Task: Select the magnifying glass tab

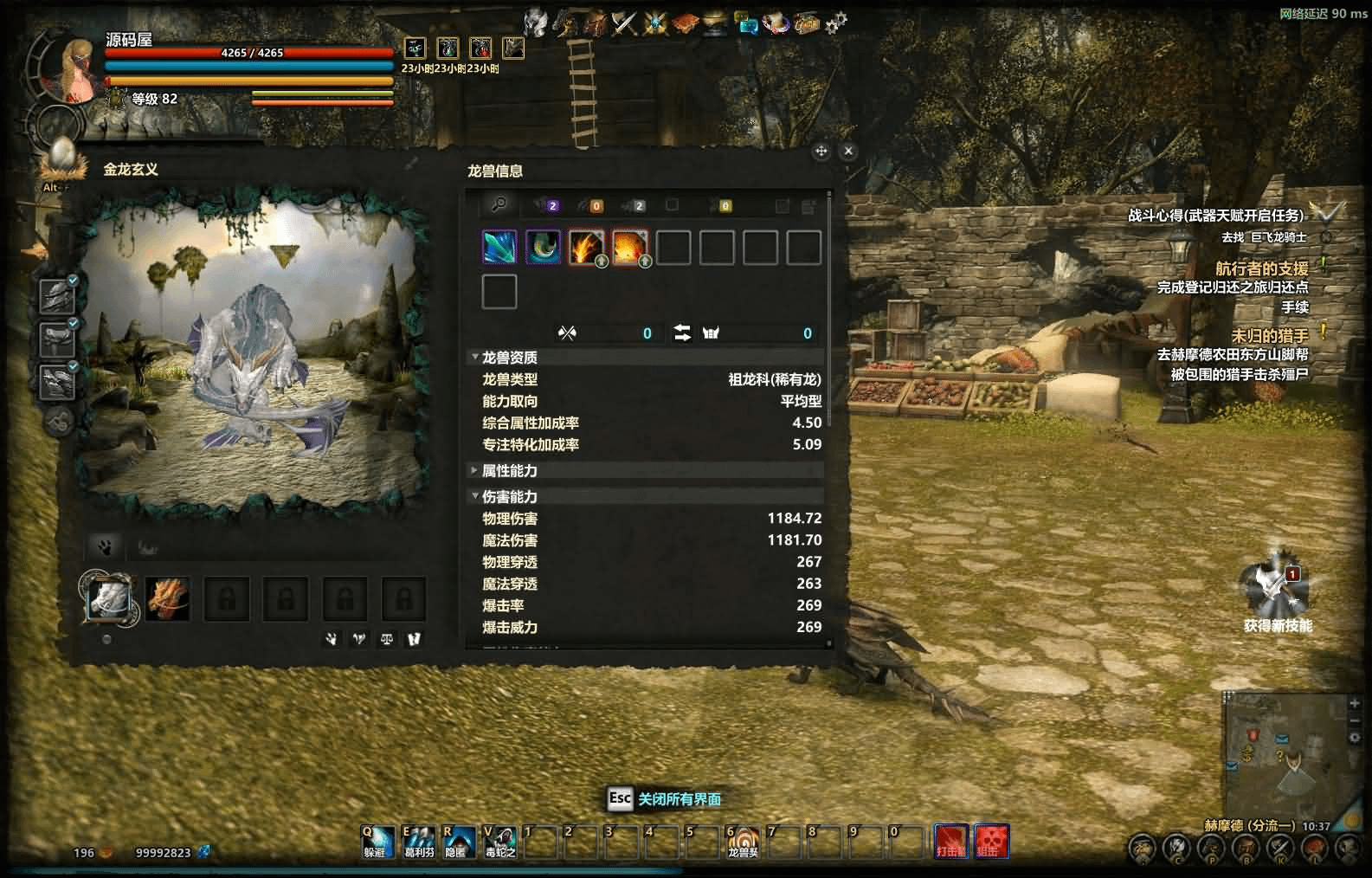Action: (499, 204)
